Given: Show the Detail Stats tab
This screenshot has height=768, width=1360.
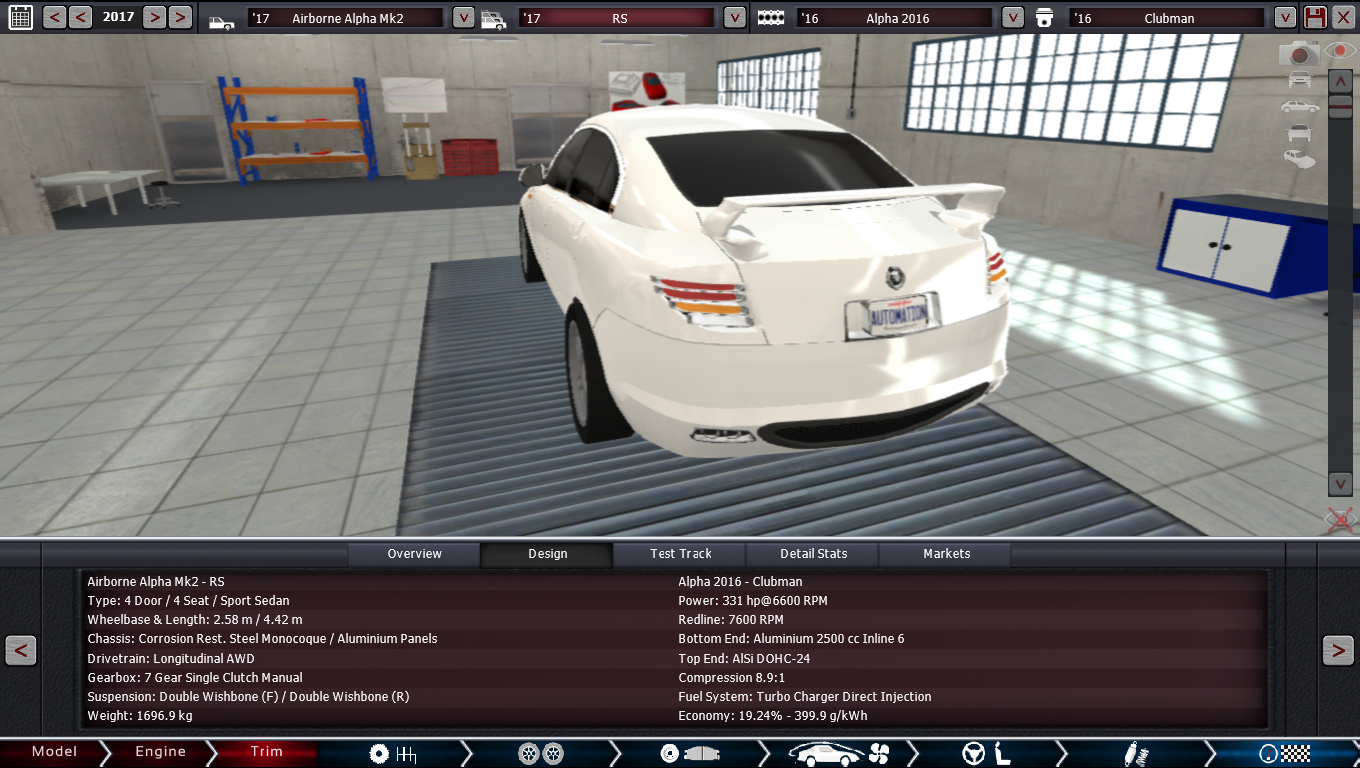Looking at the screenshot, I should point(814,554).
